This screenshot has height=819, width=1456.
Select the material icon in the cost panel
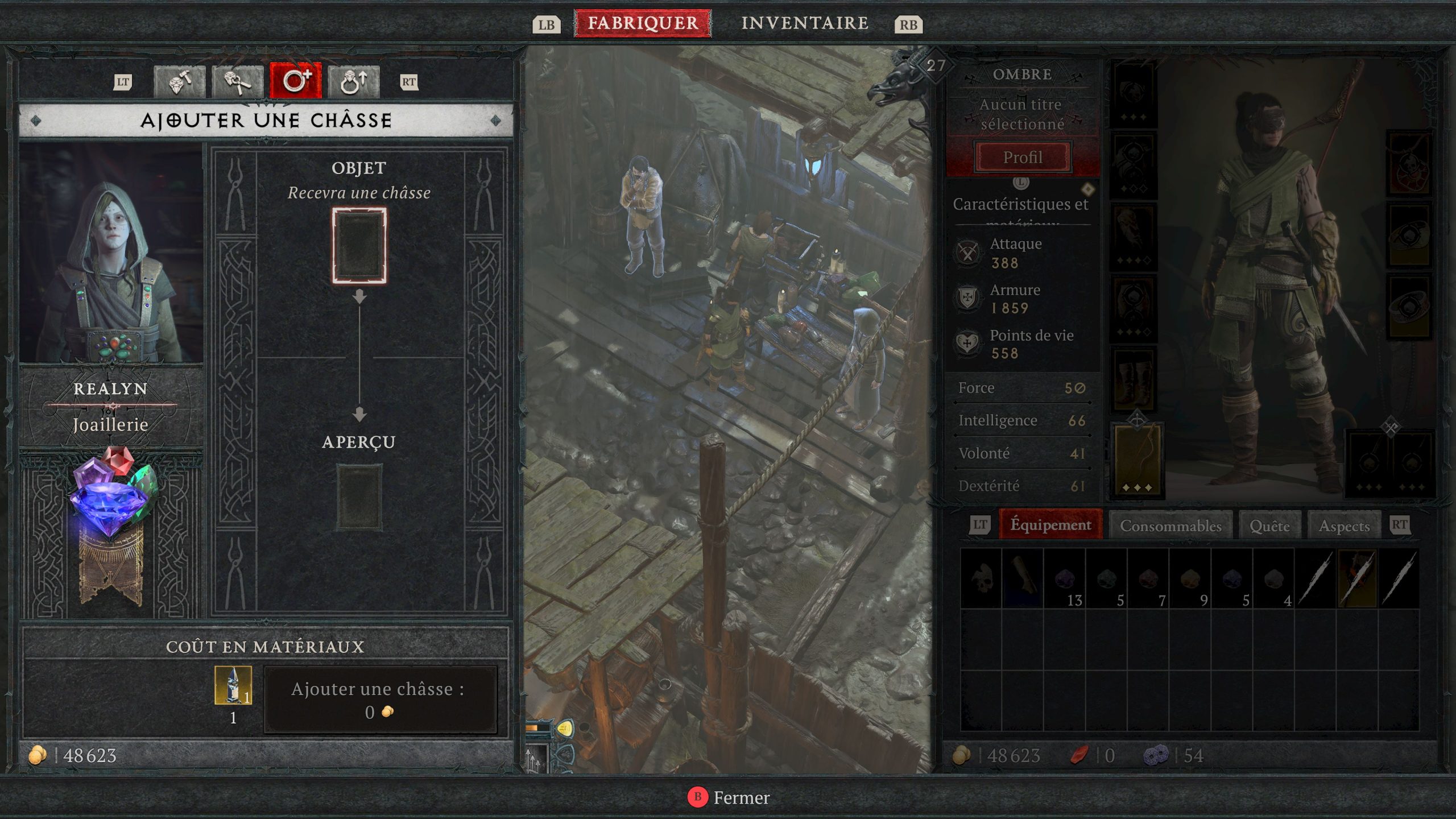(x=233, y=685)
